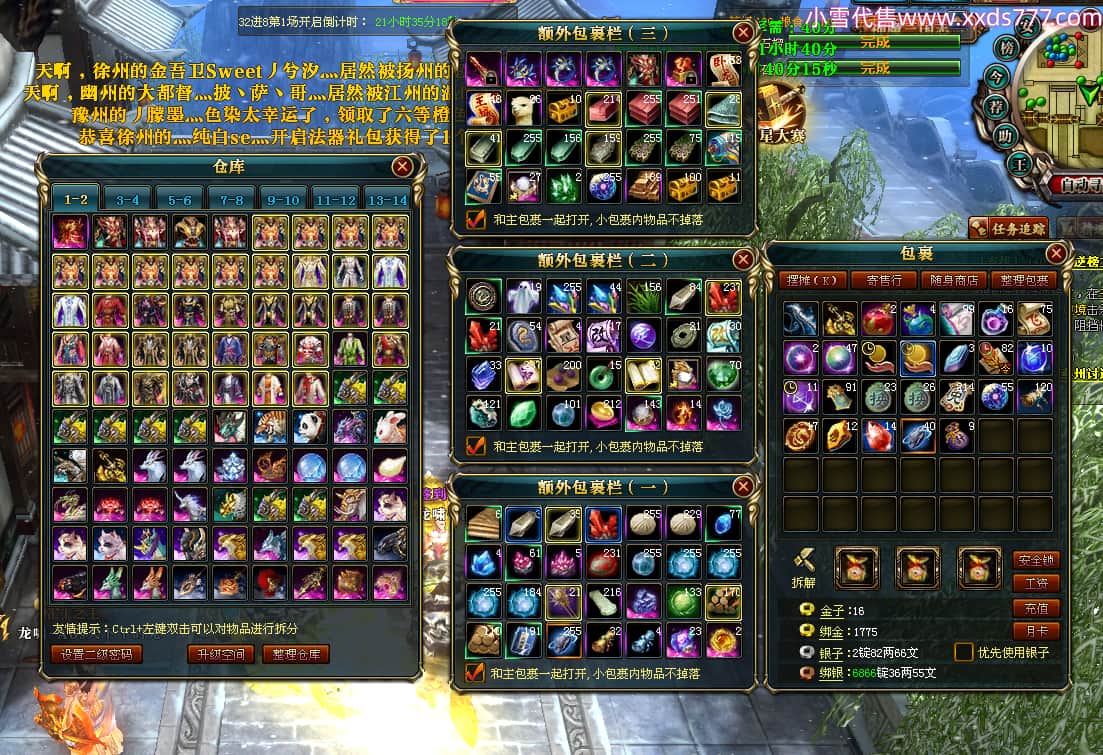Close the 额外包裹栏（二） panel

pos(742,259)
